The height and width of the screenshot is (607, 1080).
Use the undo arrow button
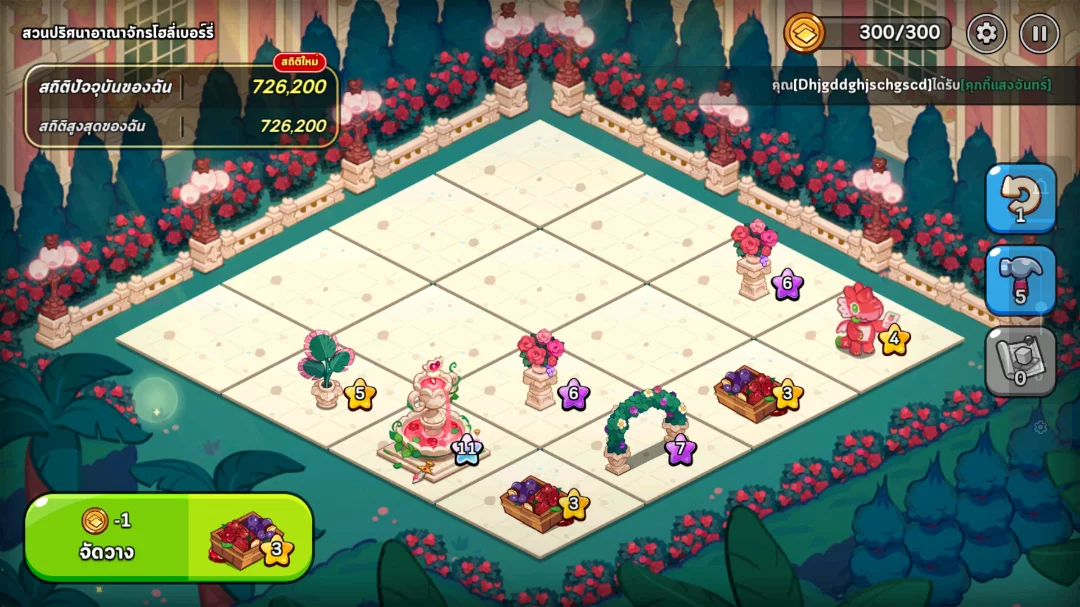(x=1020, y=198)
